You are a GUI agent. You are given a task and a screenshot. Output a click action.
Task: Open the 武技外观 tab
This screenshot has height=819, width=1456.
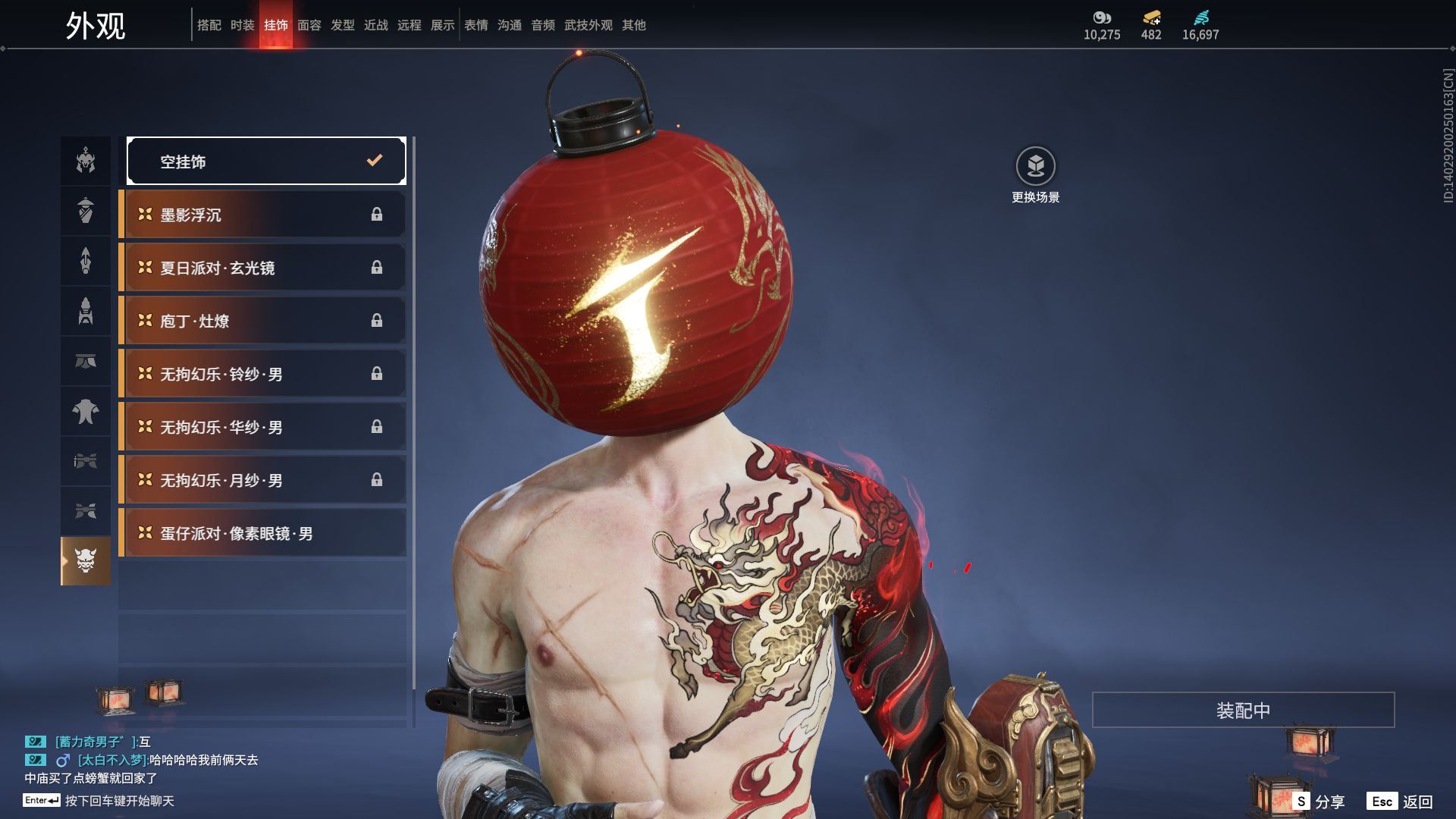pyautogui.click(x=588, y=25)
